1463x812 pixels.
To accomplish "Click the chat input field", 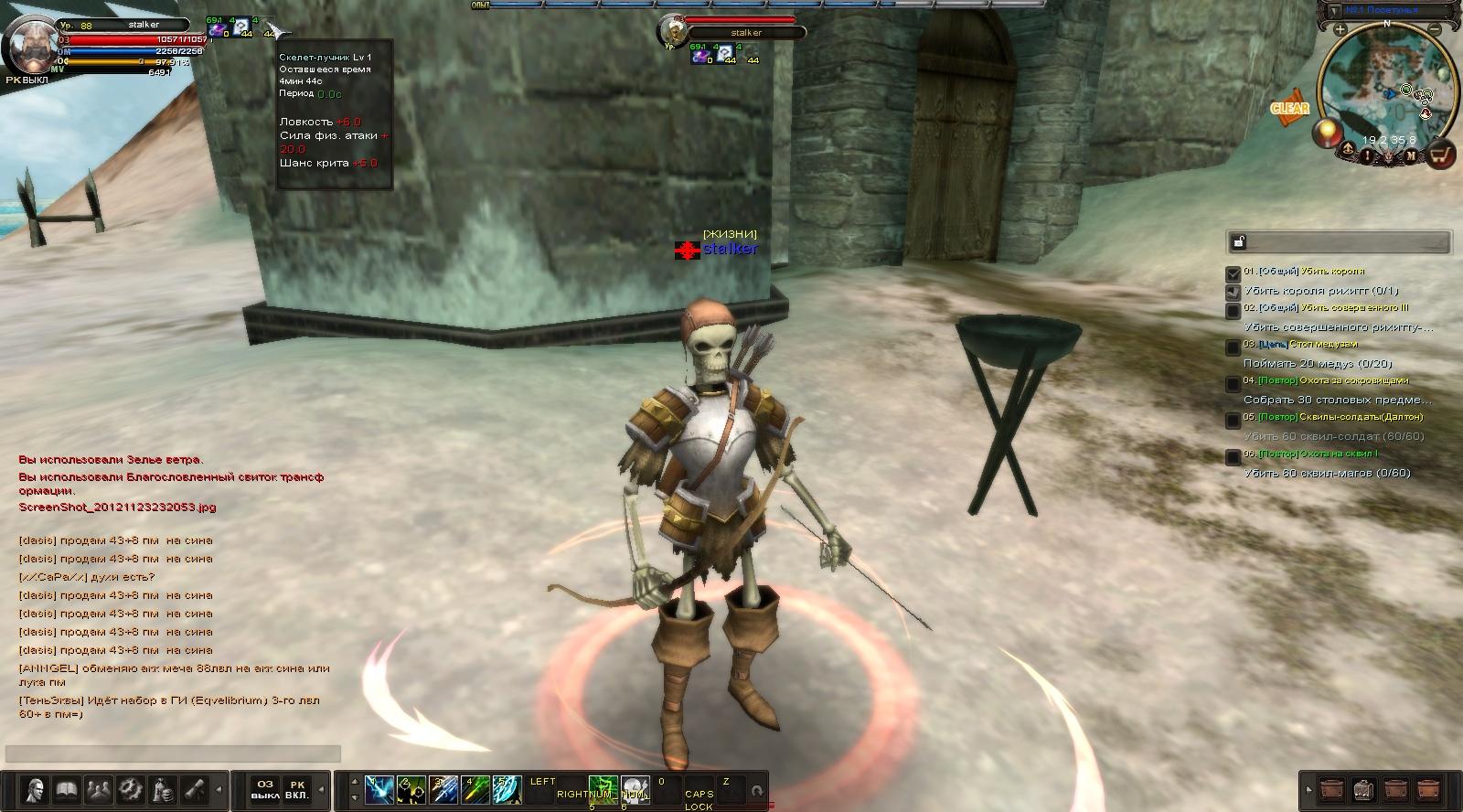I will (x=174, y=753).
